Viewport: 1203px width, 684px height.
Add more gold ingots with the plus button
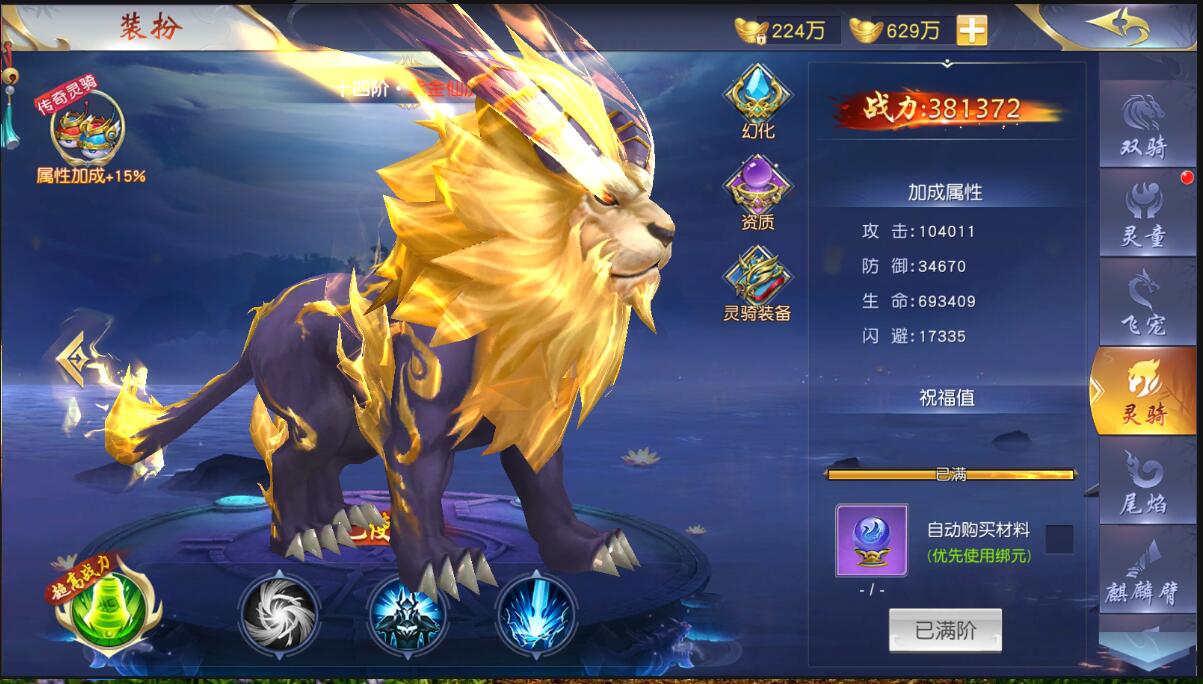pos(971,30)
